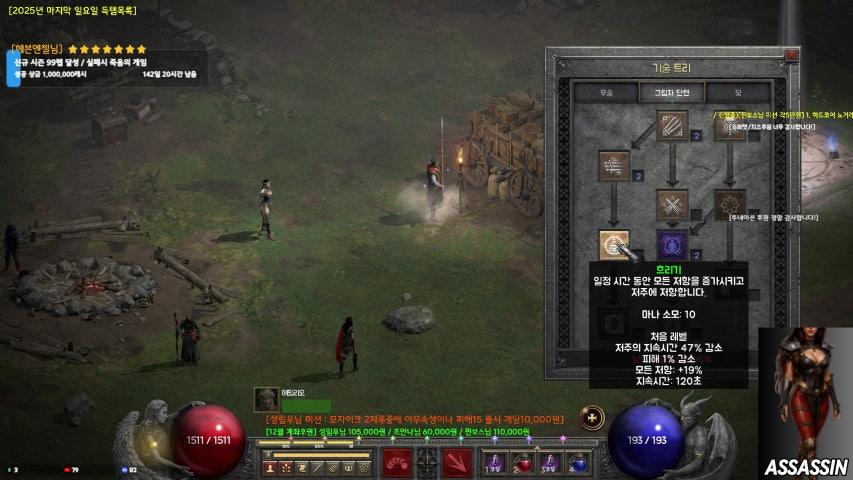
Task: Choose the purple Shadow Warrior skill icon
Action: pyautogui.click(x=672, y=245)
